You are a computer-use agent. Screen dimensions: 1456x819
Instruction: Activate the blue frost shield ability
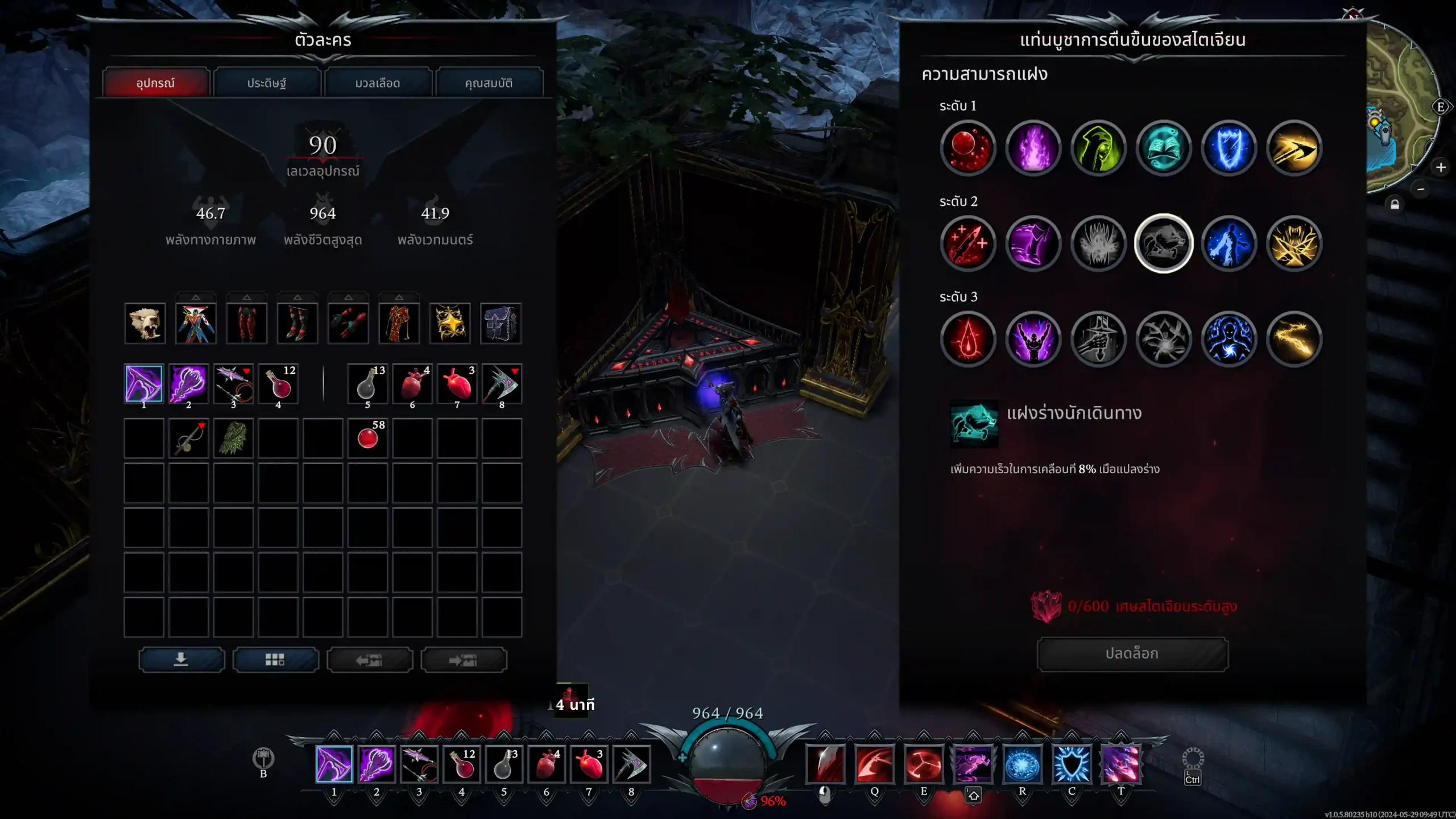coord(1072,764)
